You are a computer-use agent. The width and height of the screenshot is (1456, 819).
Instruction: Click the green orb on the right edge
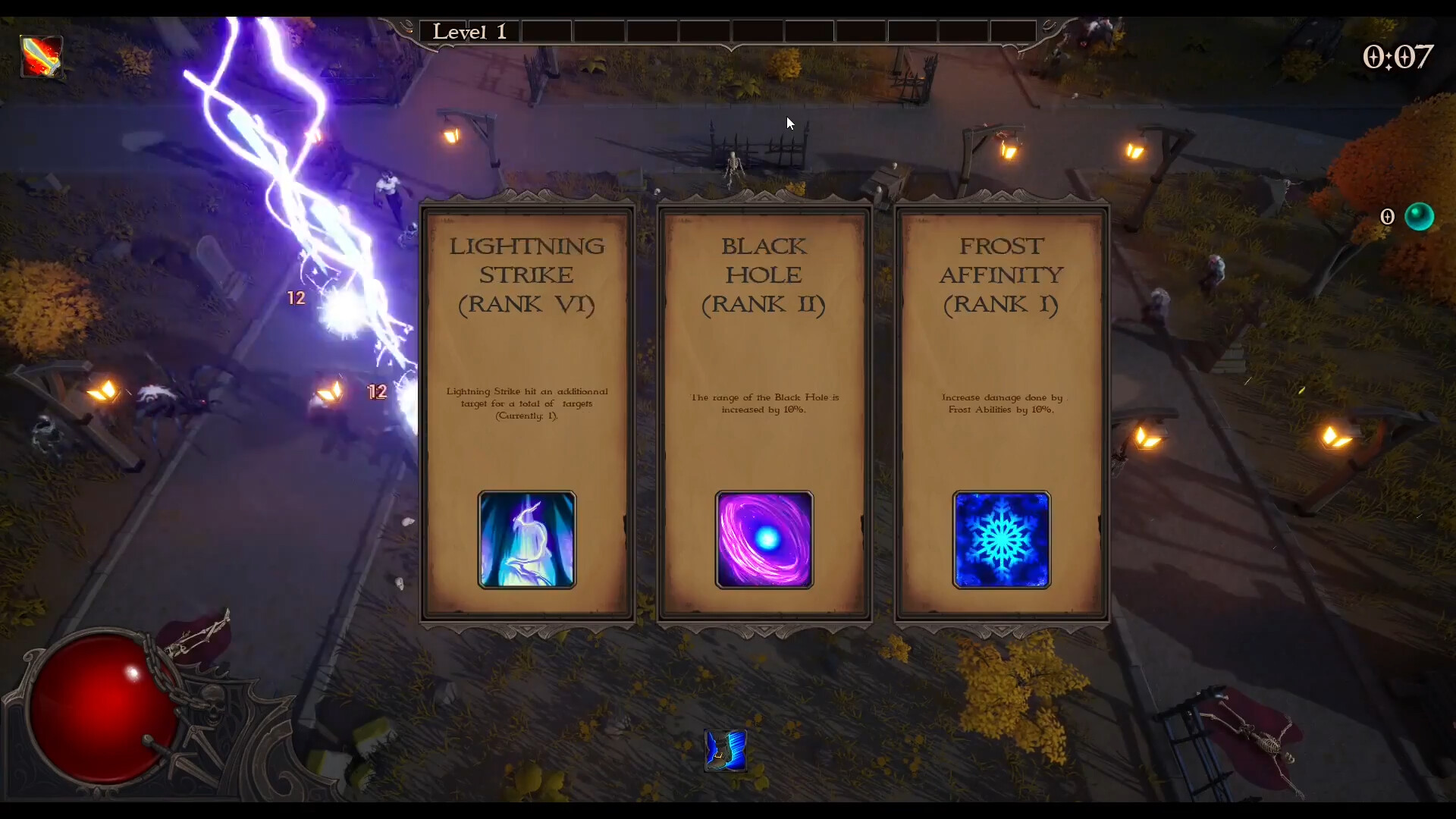1420,216
